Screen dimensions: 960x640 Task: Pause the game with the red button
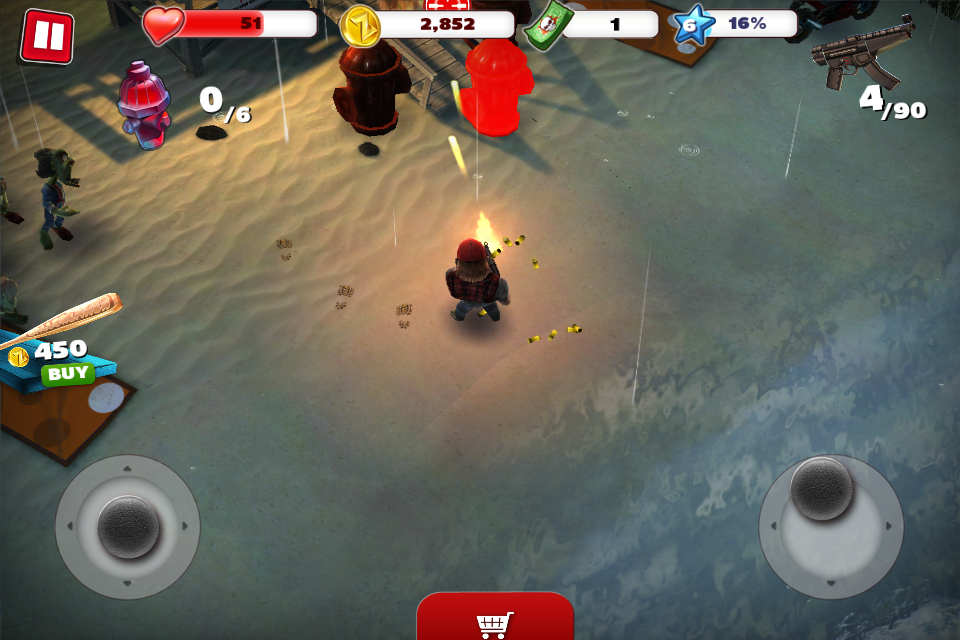46,37
